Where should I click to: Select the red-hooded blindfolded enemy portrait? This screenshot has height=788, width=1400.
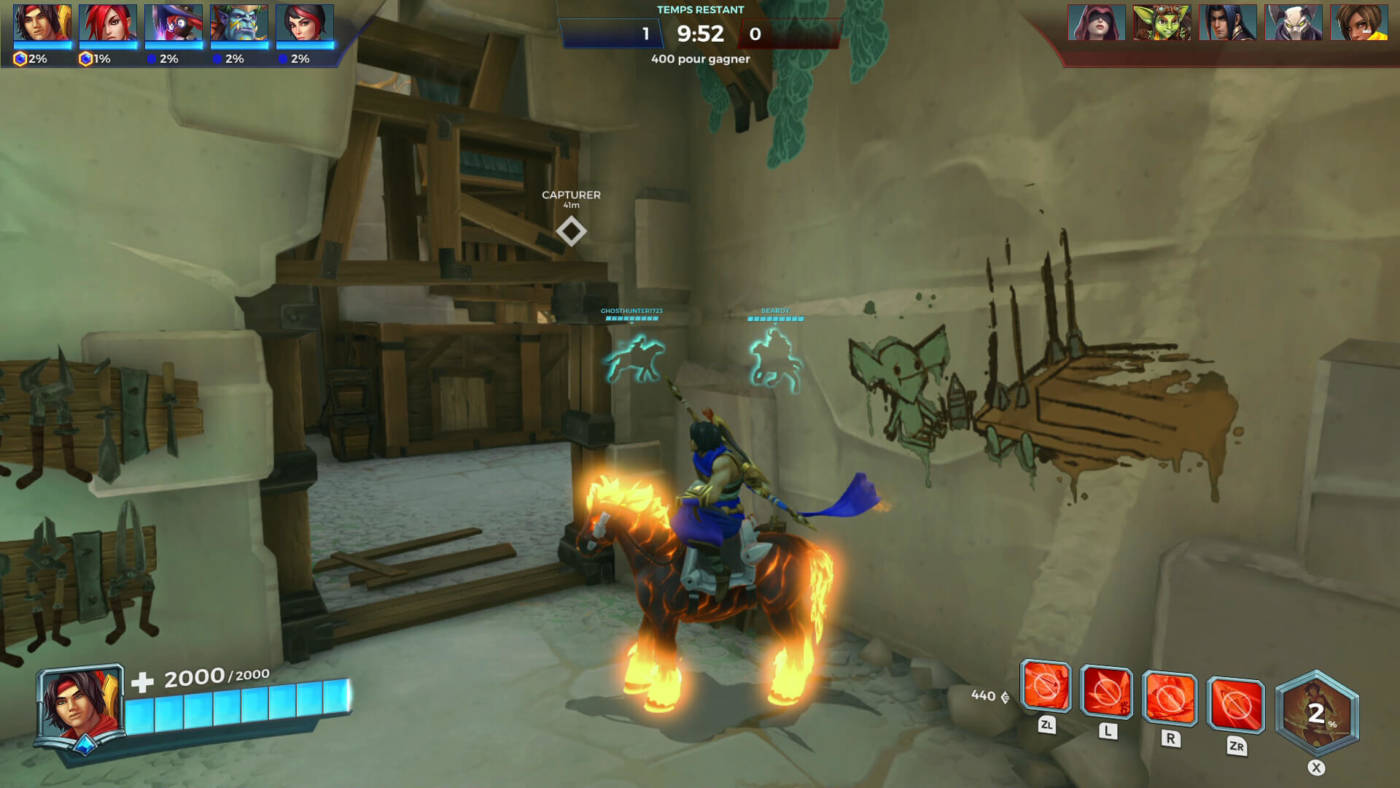click(x=1096, y=22)
